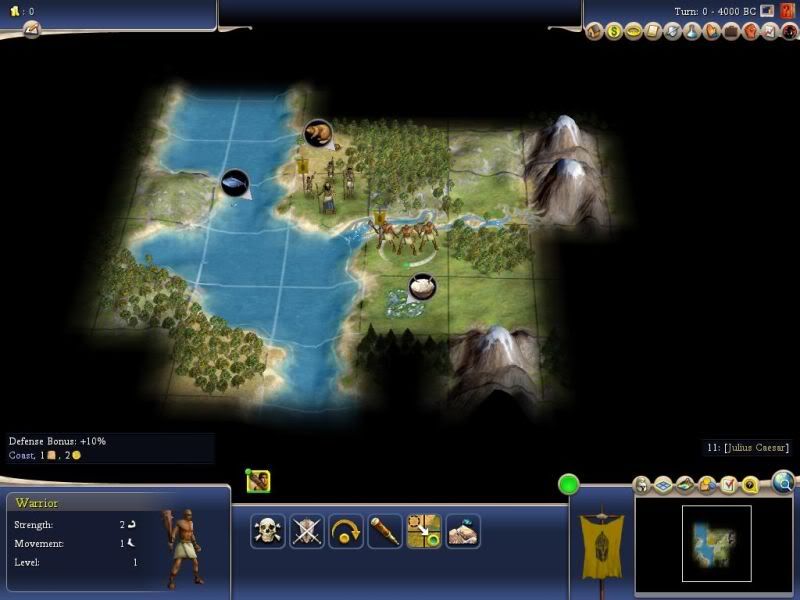This screenshot has width=800, height=600.
Task: Open the Foreign Advisor briefcase icon
Action: tap(730, 32)
